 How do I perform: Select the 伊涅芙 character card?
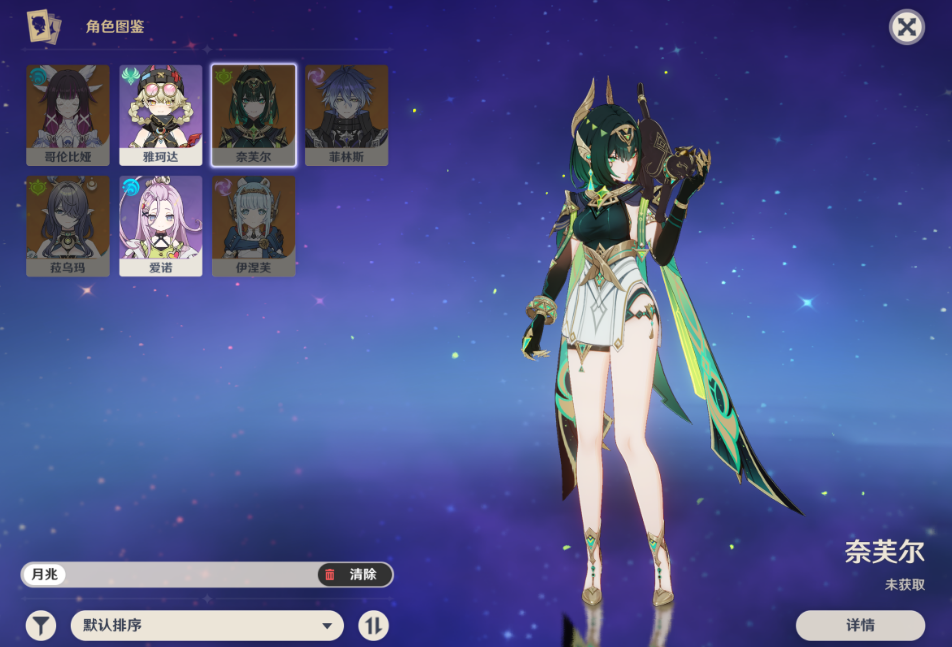[x=254, y=226]
